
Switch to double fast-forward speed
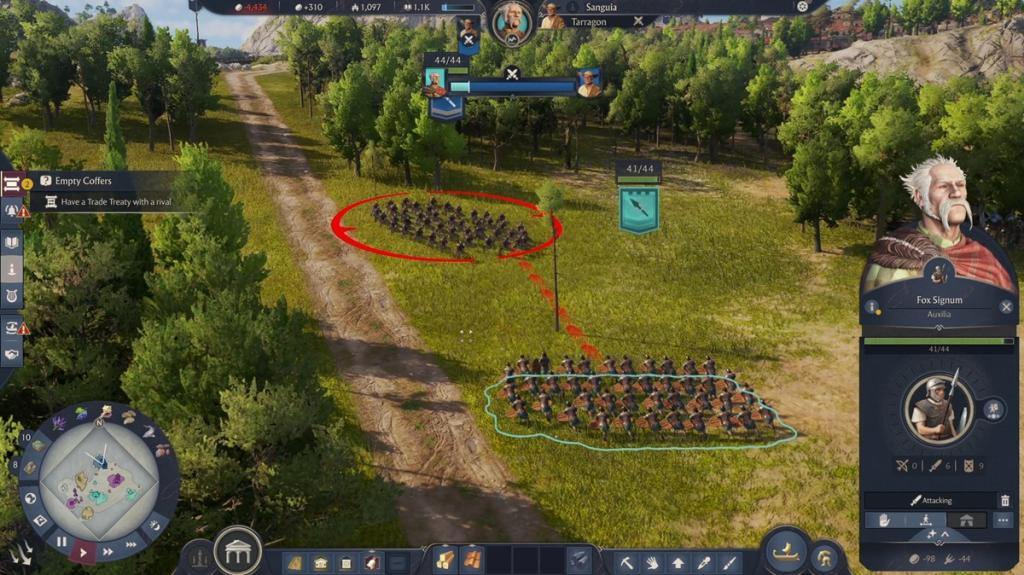(x=106, y=550)
